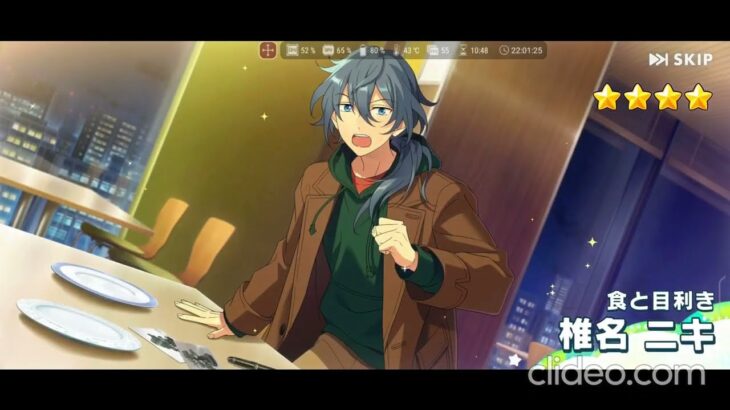Click the red crosshair overlay icon
Screen dimensions: 730x410
pos(268,50)
